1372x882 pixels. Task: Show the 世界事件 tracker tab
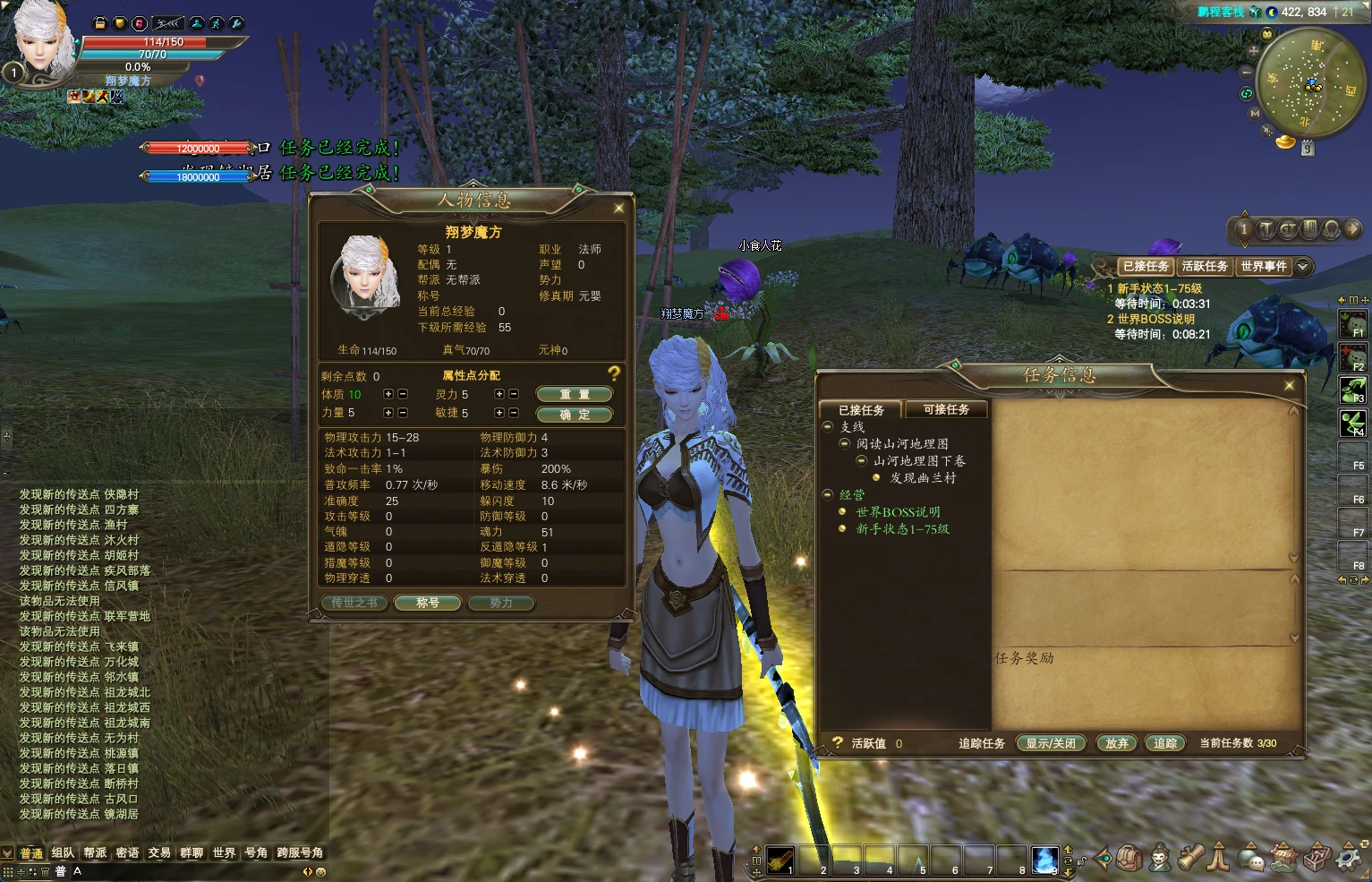pyautogui.click(x=1263, y=266)
